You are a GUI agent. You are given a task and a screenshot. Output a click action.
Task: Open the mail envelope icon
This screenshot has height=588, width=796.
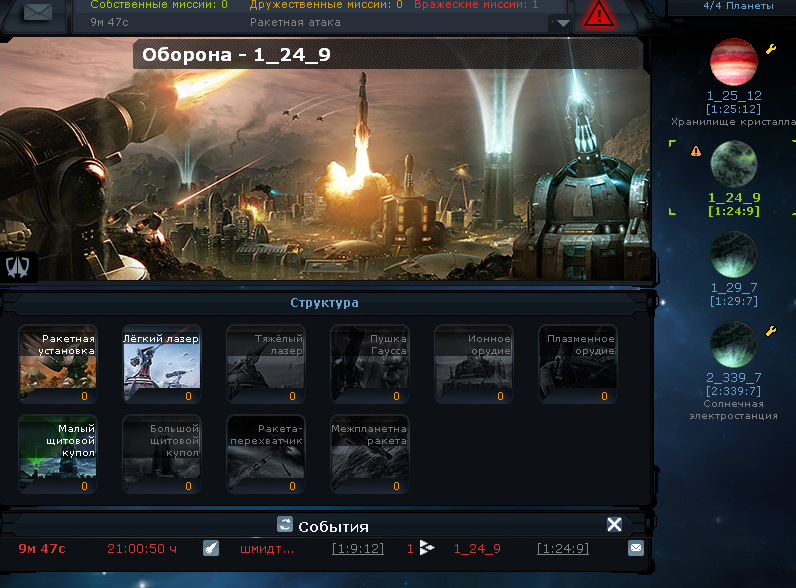point(37,12)
